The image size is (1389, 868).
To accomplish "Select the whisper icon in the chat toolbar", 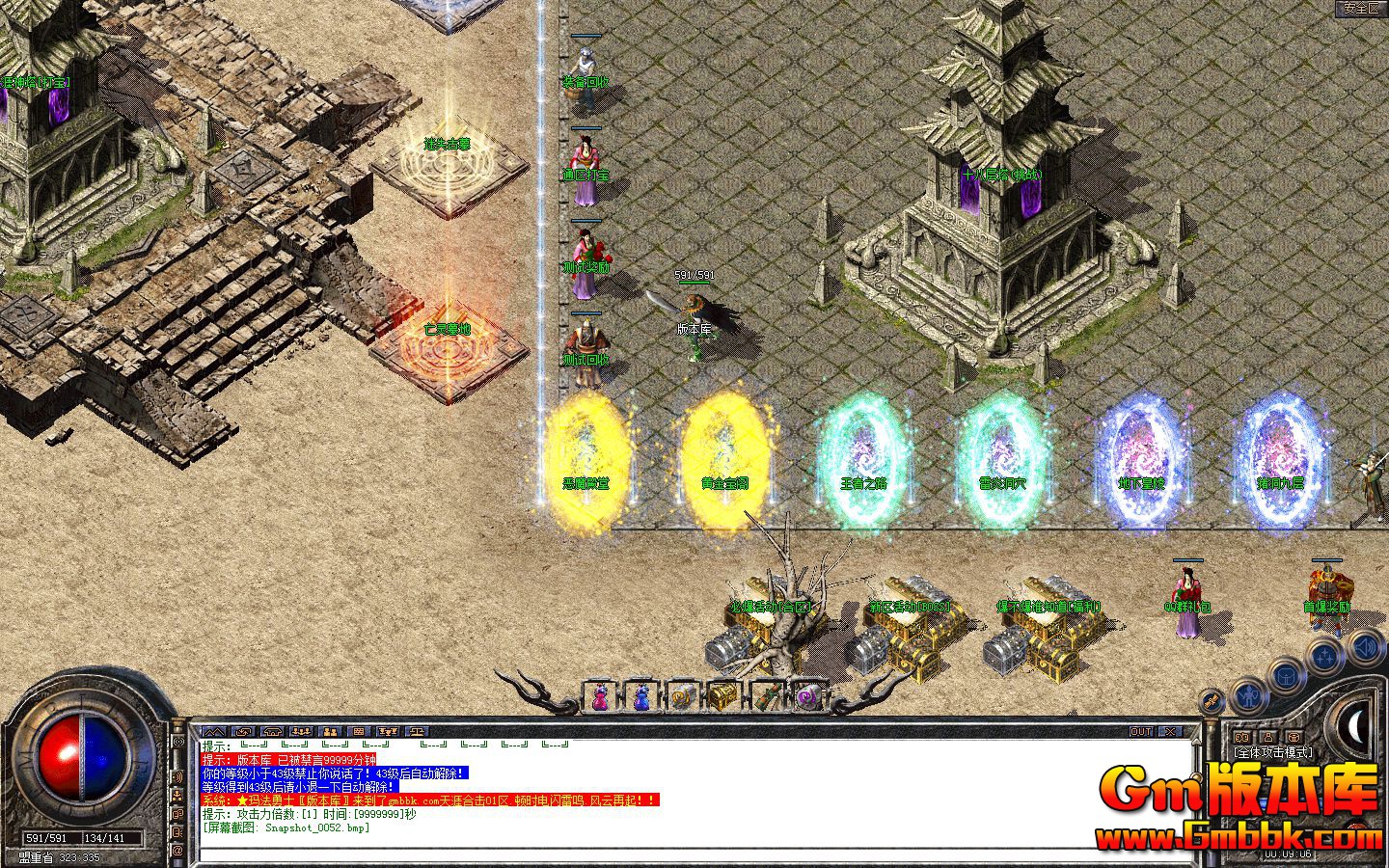I will tap(331, 732).
